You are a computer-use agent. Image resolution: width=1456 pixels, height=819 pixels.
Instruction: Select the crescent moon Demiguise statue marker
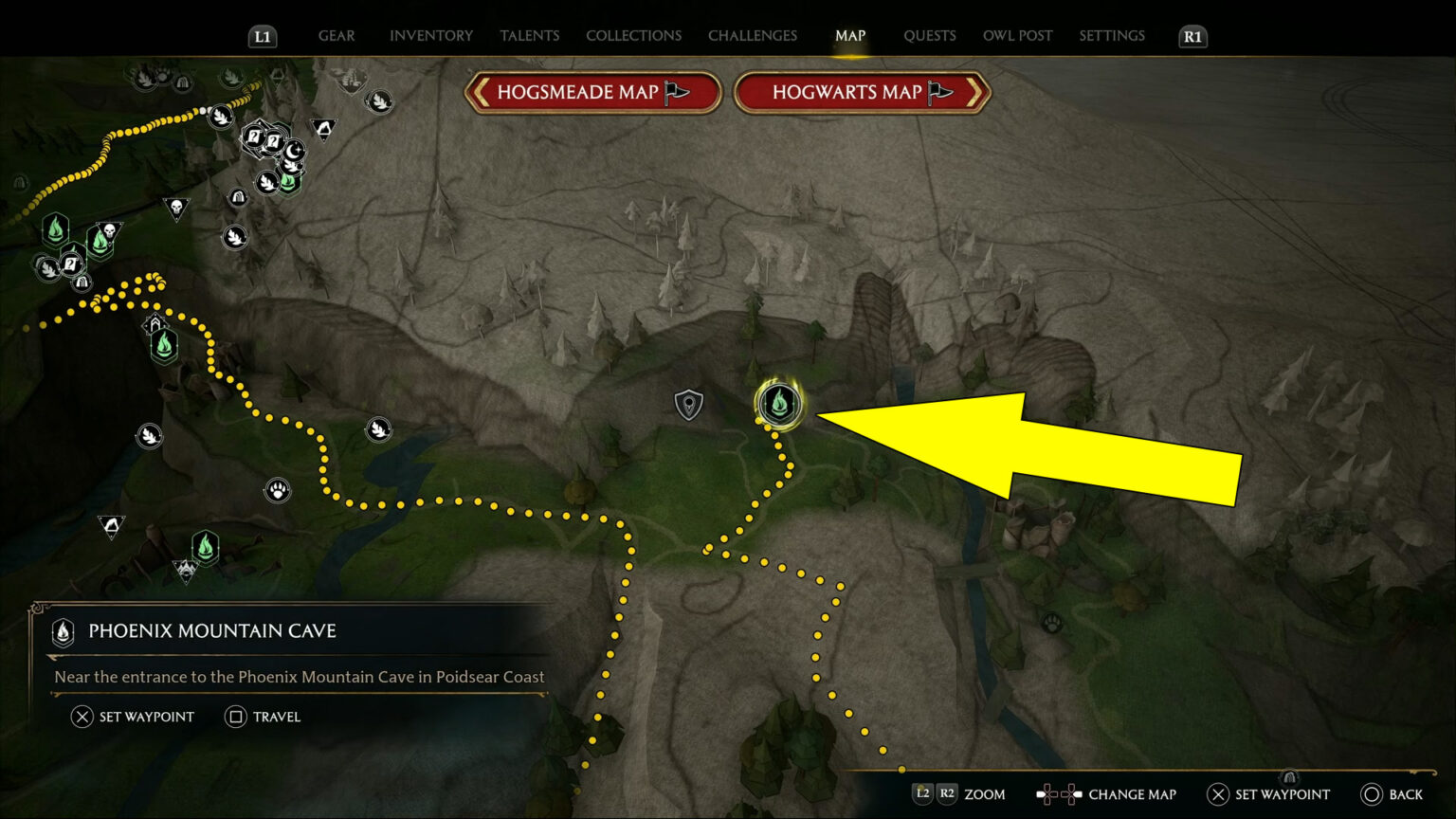(293, 149)
